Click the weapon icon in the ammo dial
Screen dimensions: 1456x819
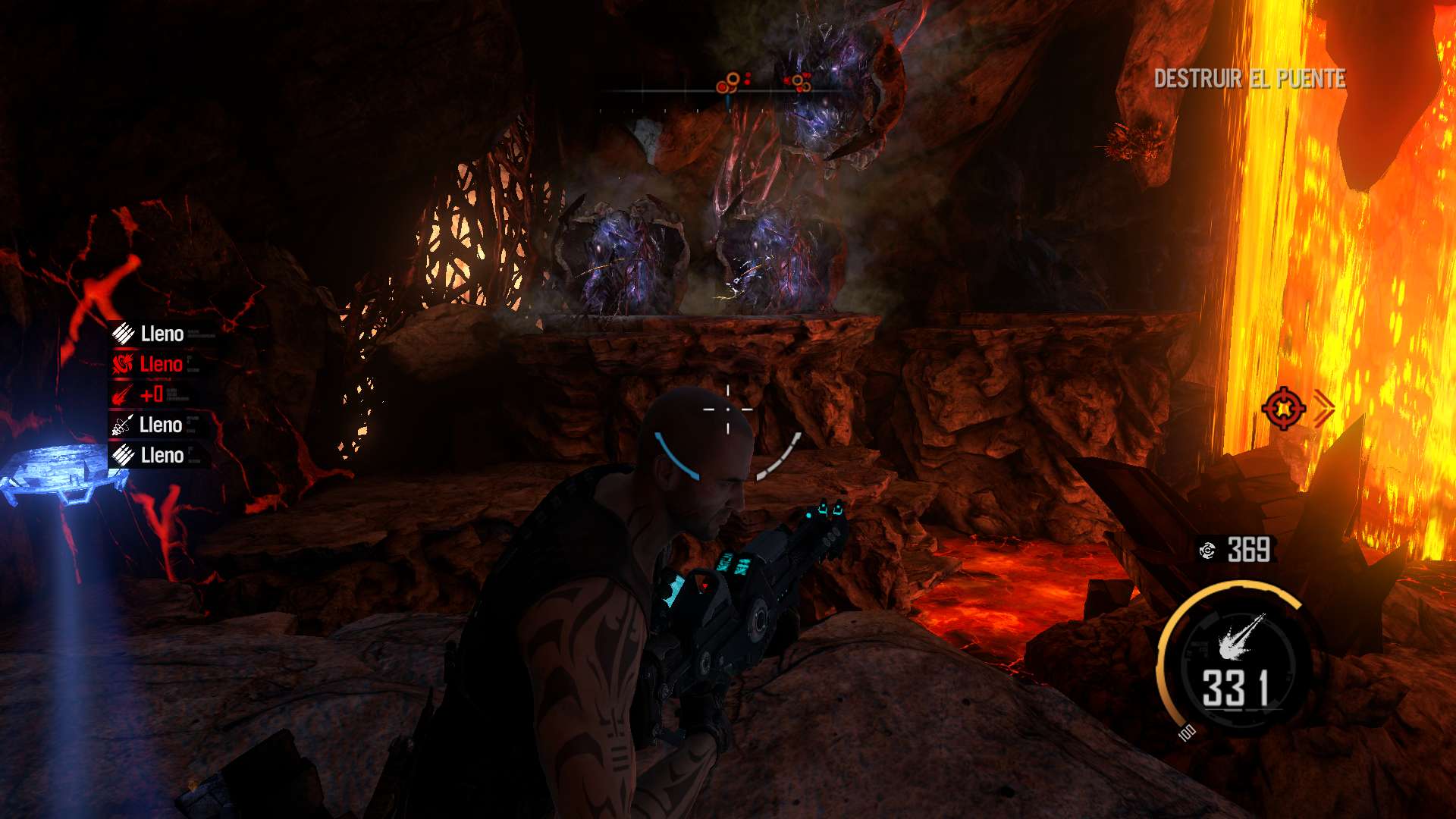tap(1241, 636)
